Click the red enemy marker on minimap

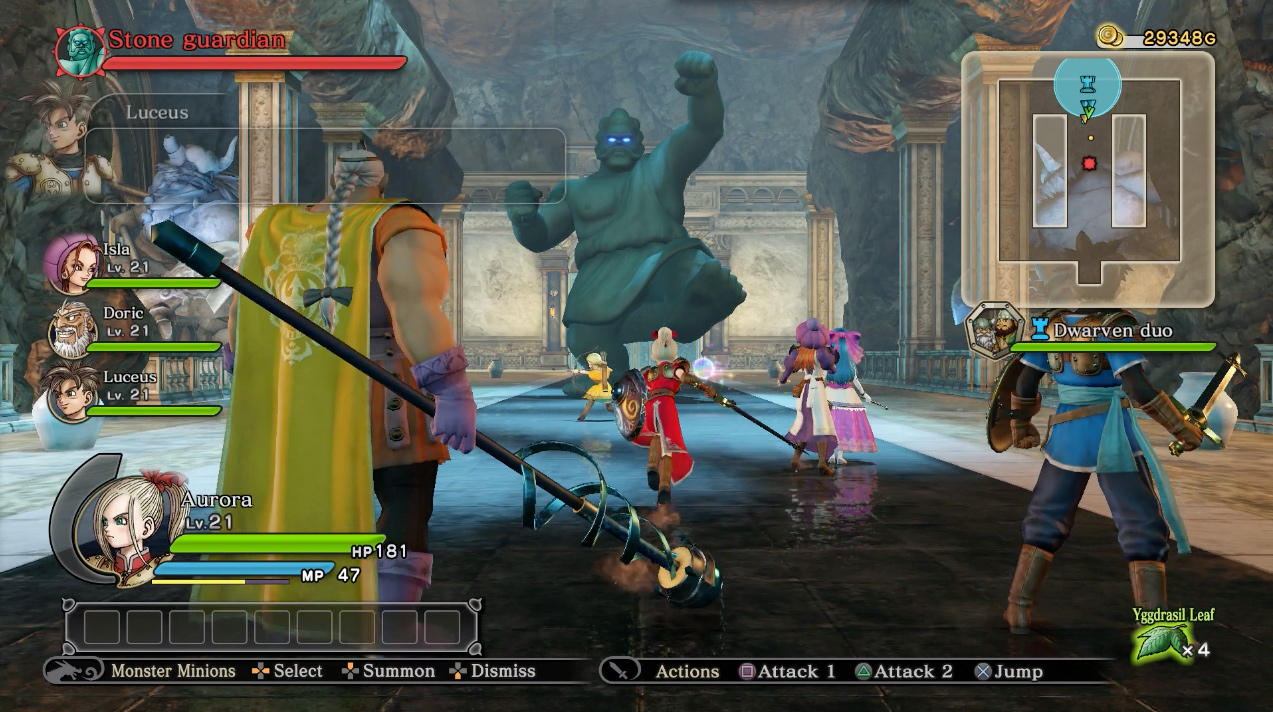[x=1089, y=163]
